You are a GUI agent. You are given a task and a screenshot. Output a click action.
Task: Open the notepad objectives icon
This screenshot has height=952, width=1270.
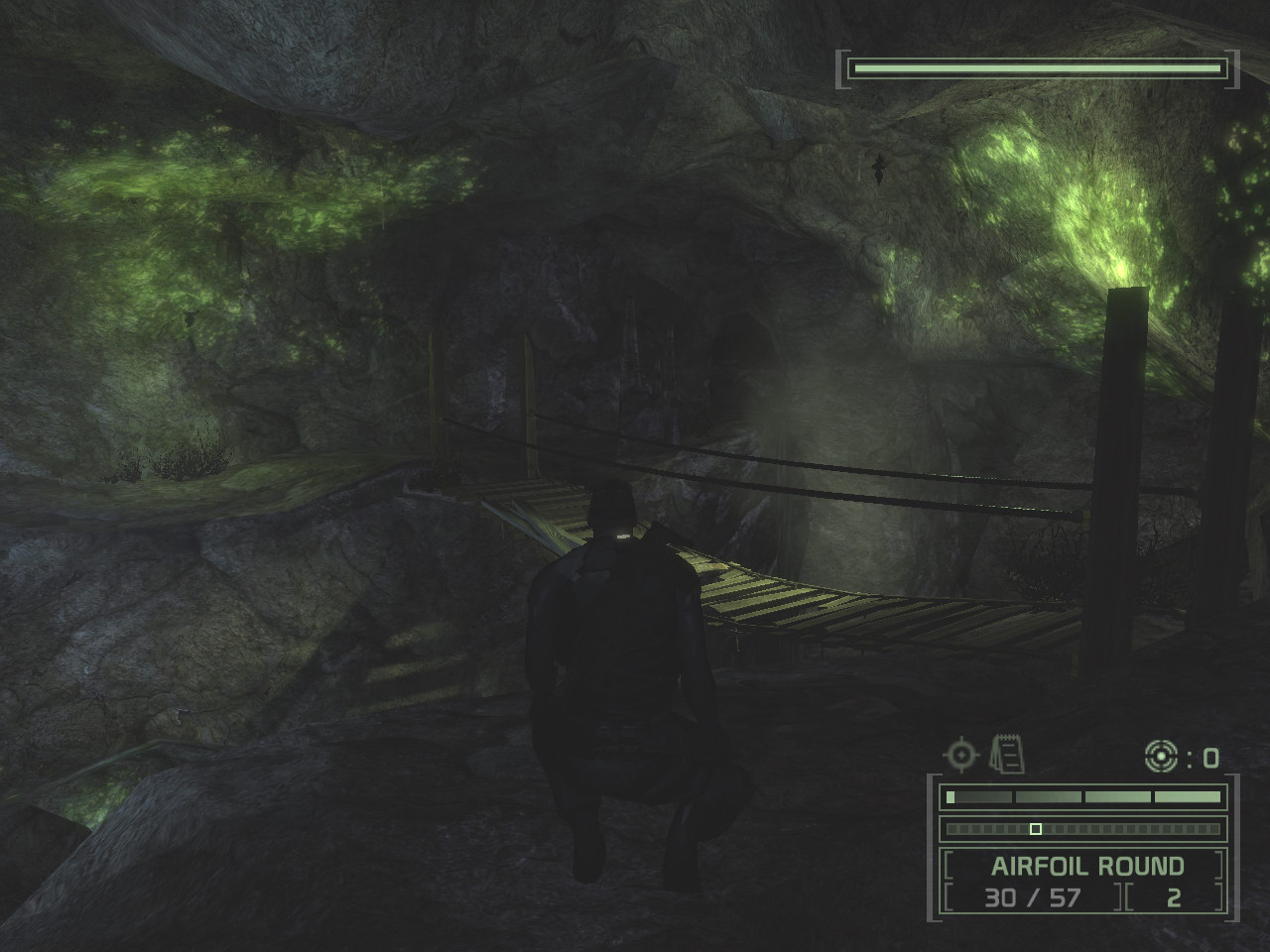(x=1007, y=755)
